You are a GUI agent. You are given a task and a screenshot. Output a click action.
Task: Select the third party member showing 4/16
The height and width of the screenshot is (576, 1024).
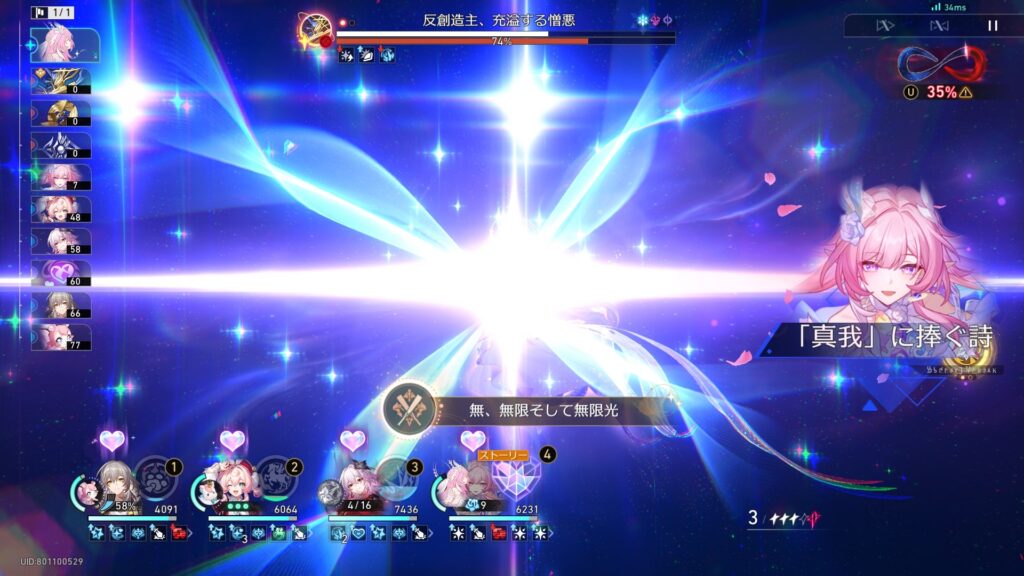353,486
